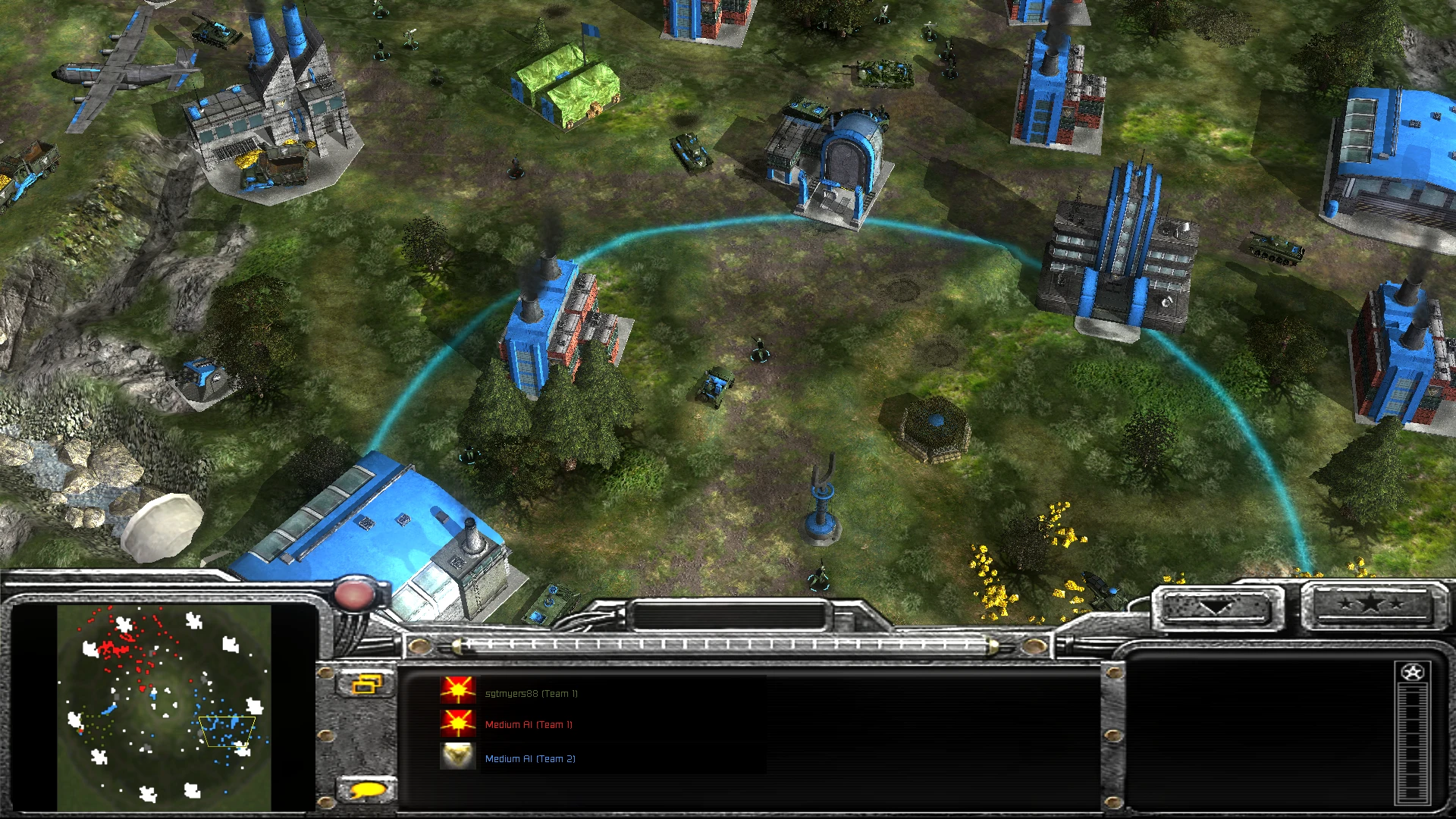Click the player name sgtmyers88 (Team 1)
Viewport: 1456px width, 819px height.
click(531, 692)
